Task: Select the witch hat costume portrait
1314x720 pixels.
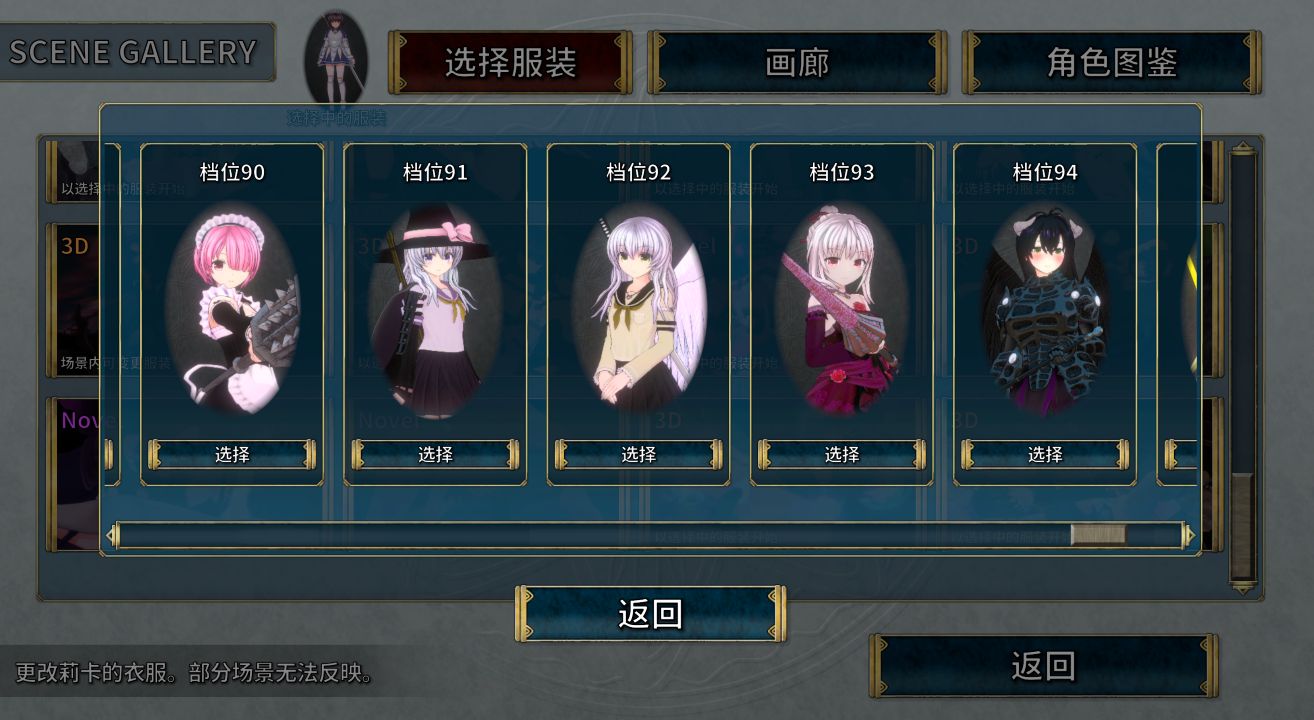Action: point(435,310)
